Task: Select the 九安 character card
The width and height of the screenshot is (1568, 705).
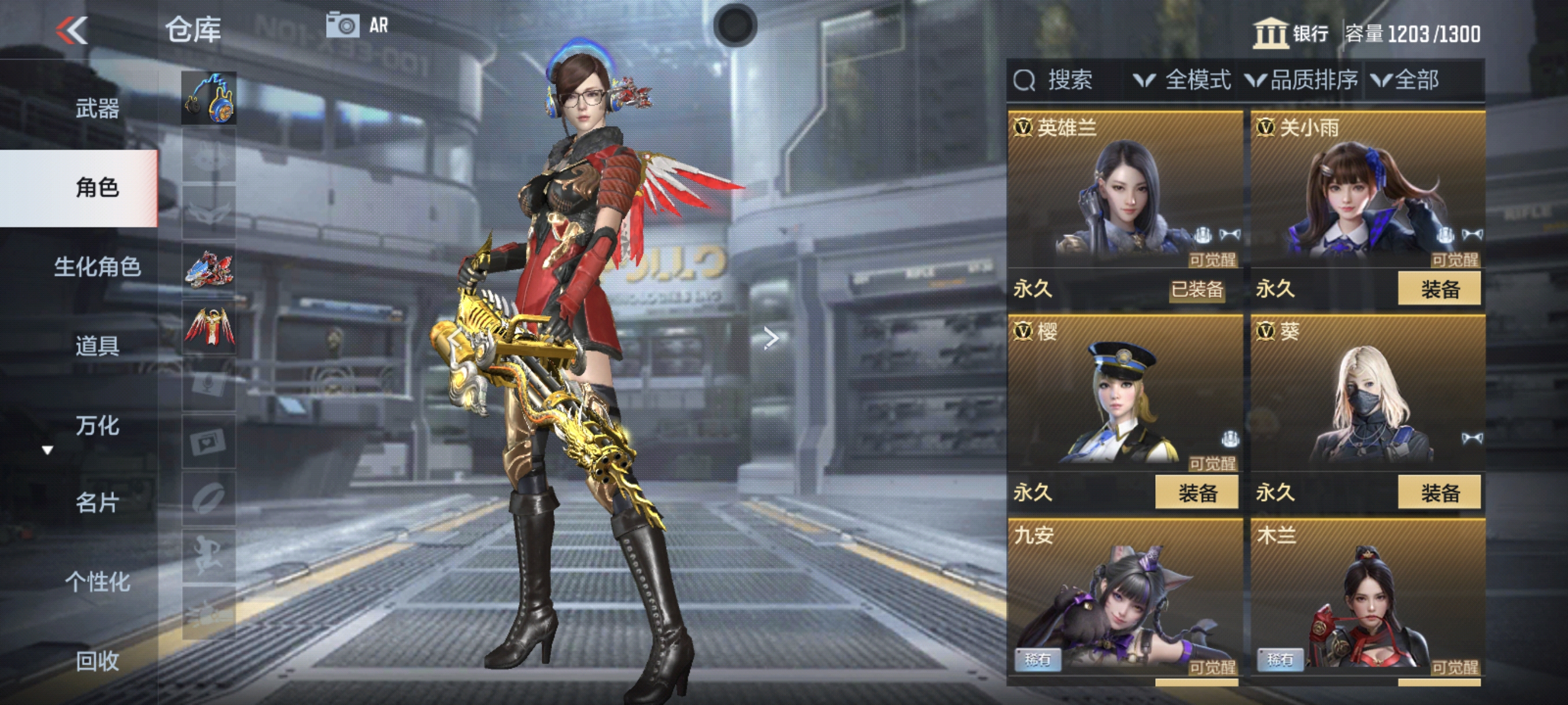Action: [1125, 599]
